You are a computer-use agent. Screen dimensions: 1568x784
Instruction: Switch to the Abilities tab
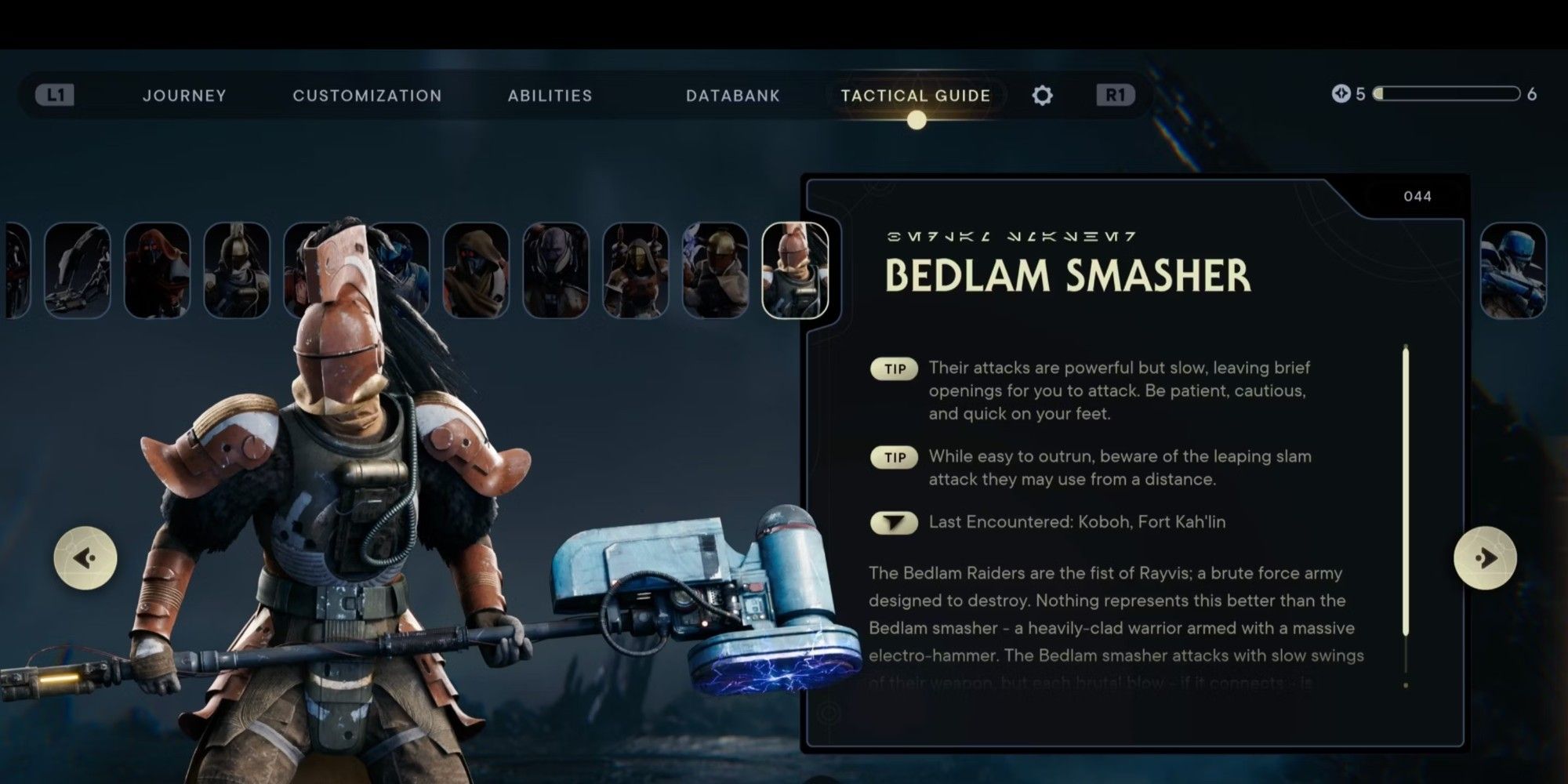point(549,95)
